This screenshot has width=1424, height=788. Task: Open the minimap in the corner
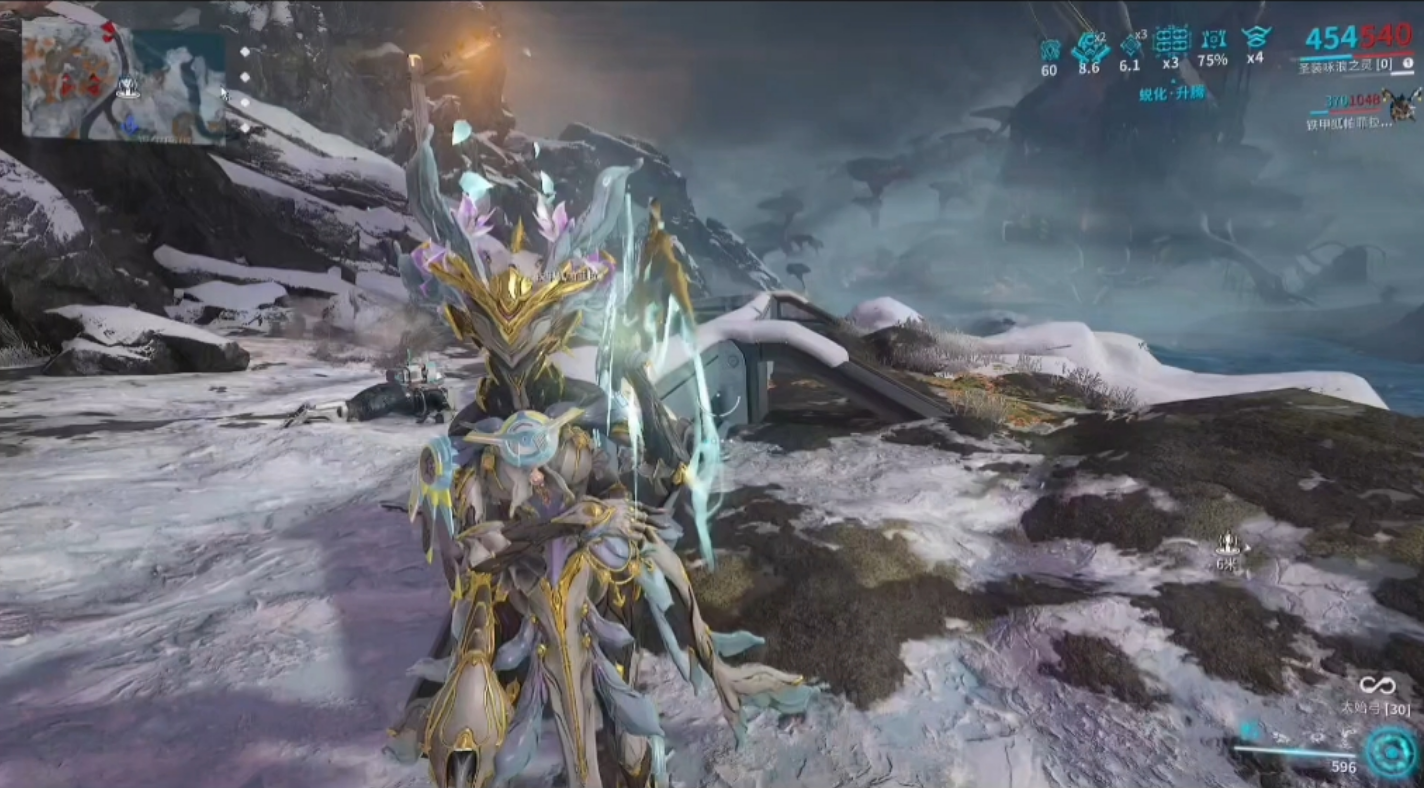[123, 78]
